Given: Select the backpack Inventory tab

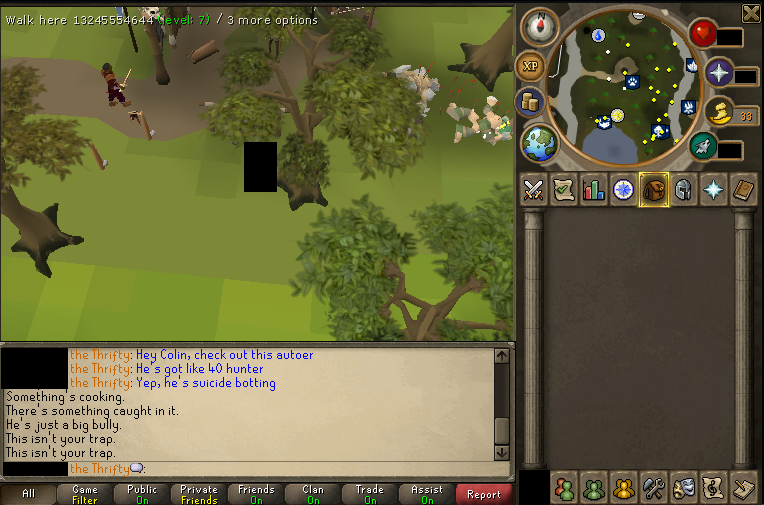Looking at the screenshot, I should click(x=654, y=189).
